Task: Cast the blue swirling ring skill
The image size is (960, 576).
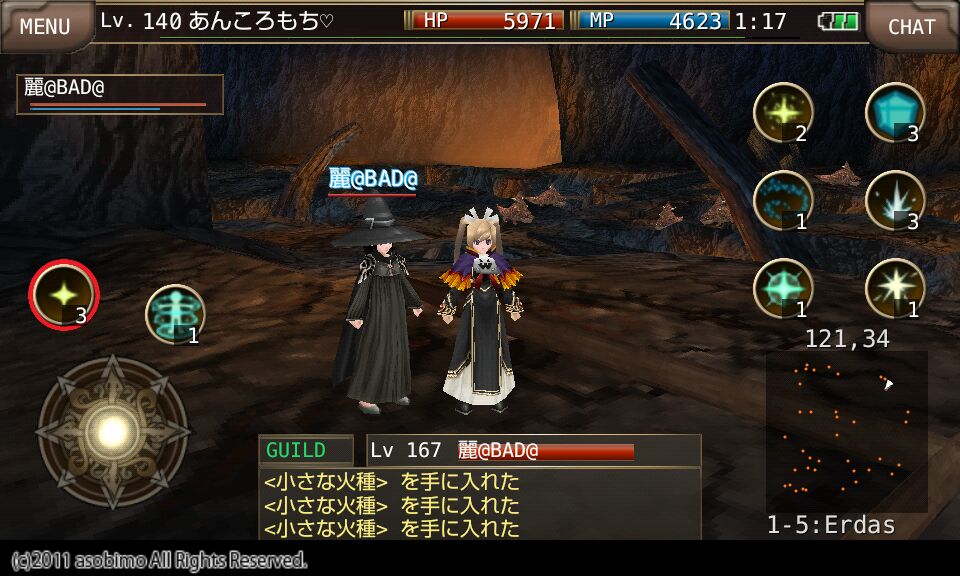Action: [x=782, y=200]
